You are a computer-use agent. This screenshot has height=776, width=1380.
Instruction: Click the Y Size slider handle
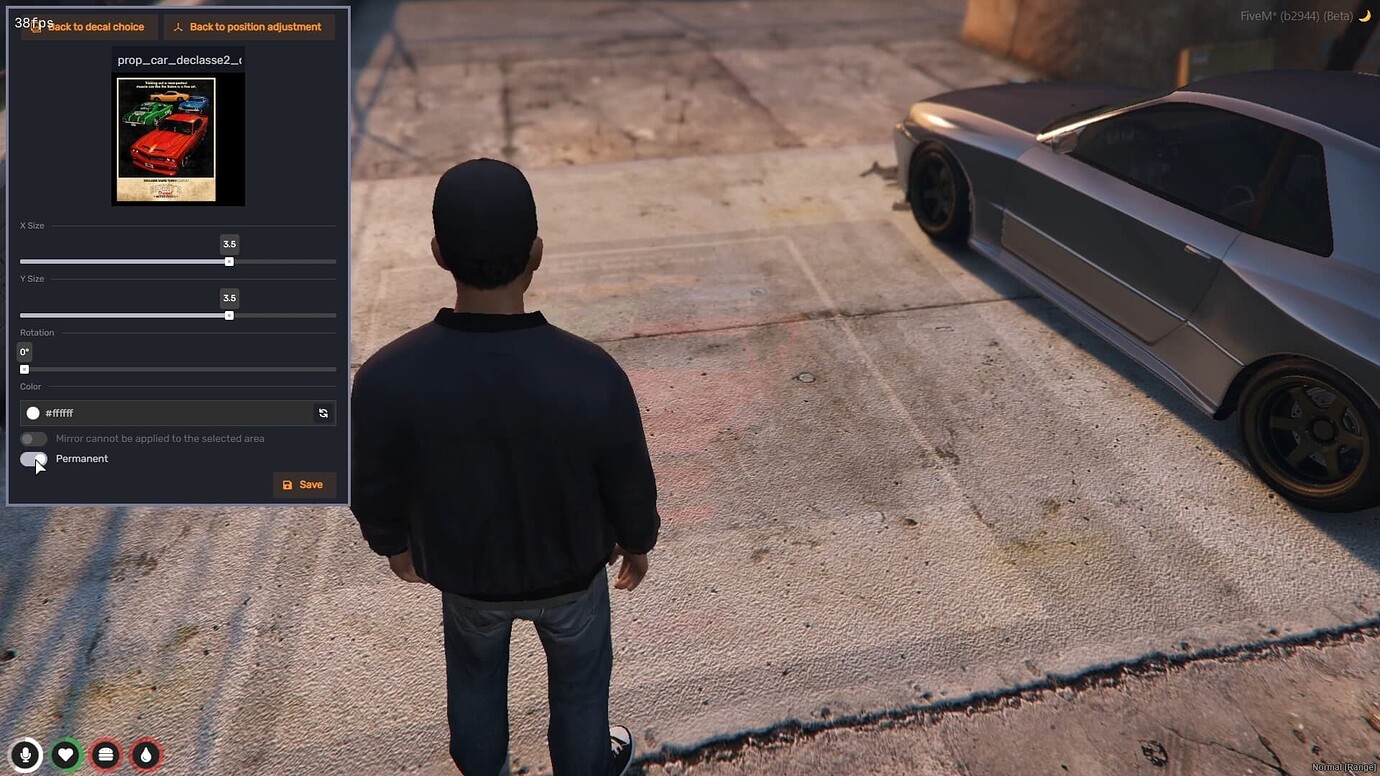[229, 315]
